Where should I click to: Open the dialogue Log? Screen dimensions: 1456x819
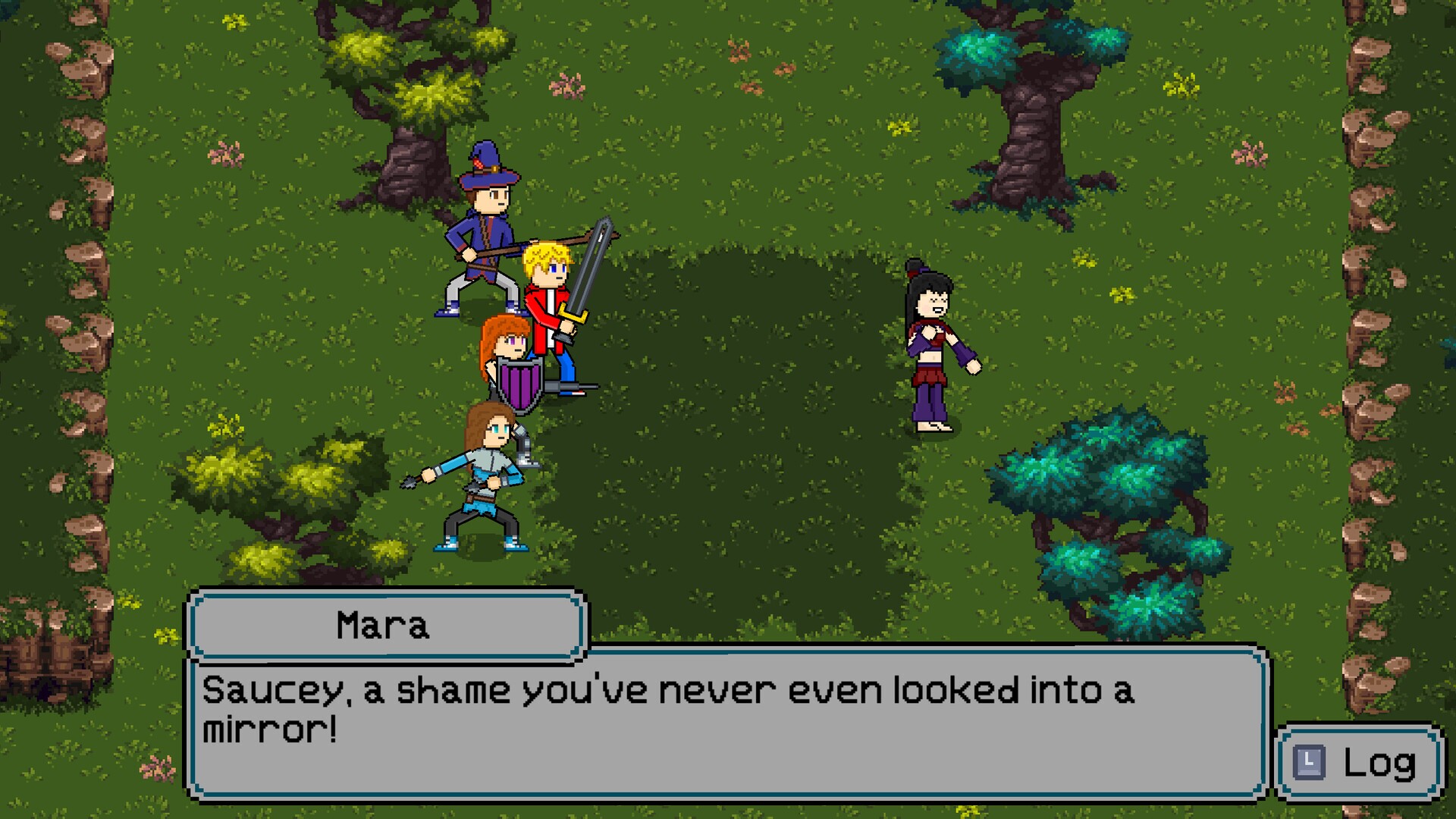[1360, 763]
